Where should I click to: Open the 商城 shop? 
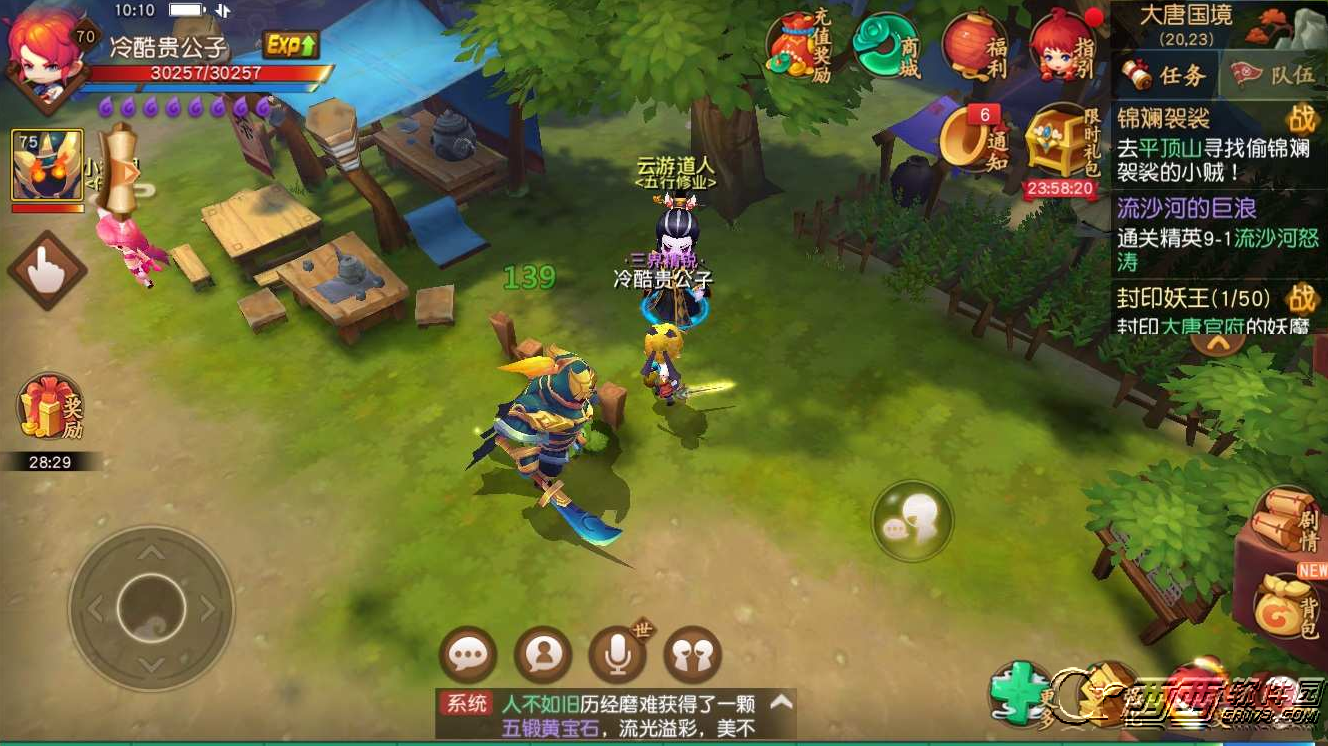pos(886,46)
